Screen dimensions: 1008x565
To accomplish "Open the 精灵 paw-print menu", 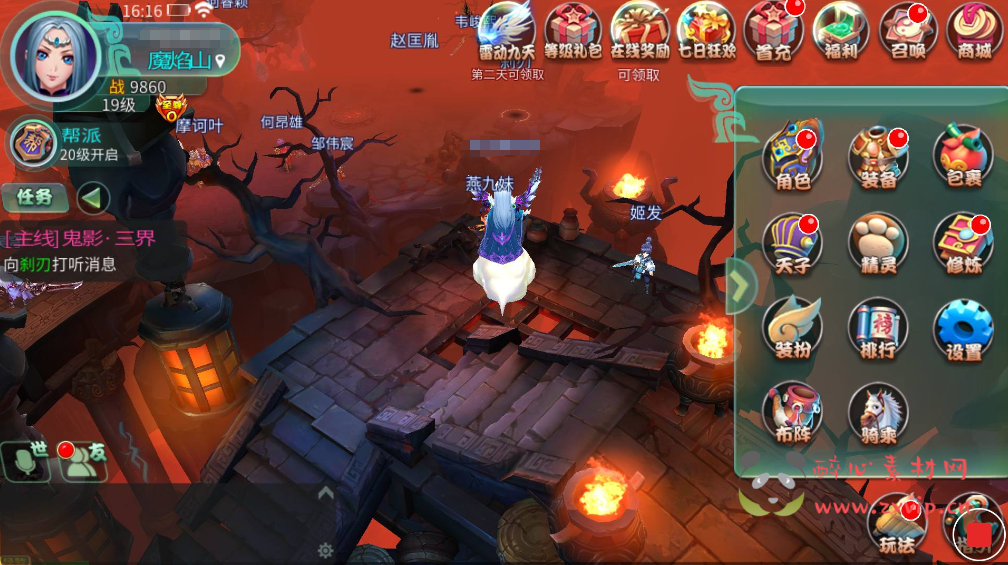I will 877,243.
